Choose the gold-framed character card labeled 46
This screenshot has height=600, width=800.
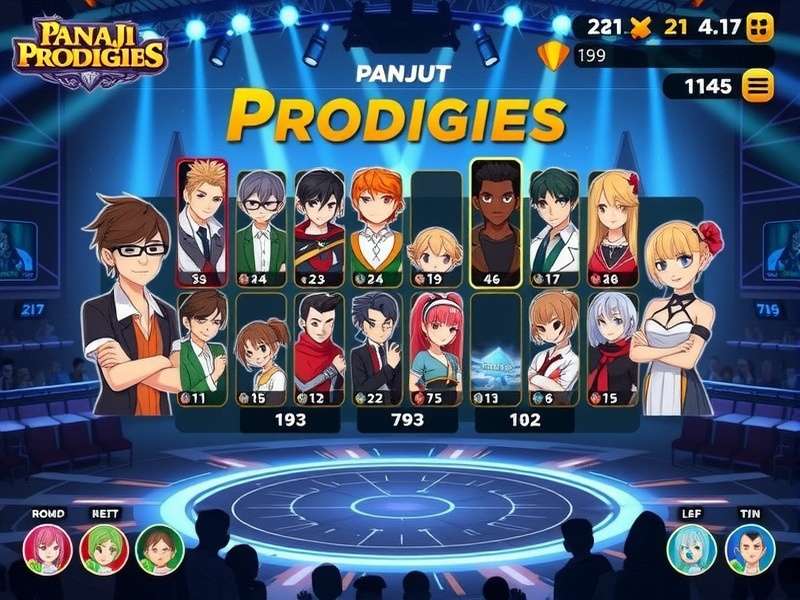[495, 224]
